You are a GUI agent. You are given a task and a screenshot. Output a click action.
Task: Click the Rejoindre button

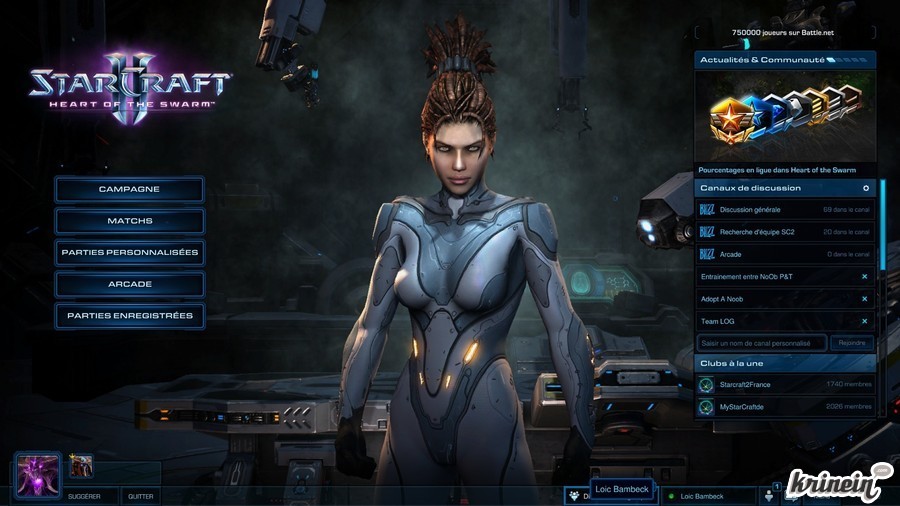coord(851,343)
